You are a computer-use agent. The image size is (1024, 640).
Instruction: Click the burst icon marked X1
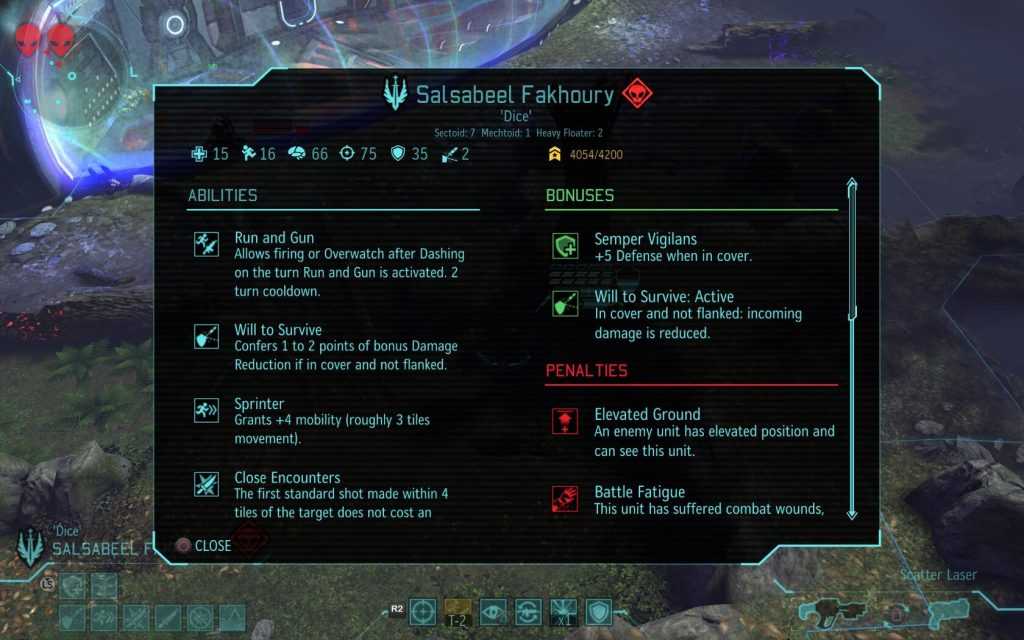(563, 611)
